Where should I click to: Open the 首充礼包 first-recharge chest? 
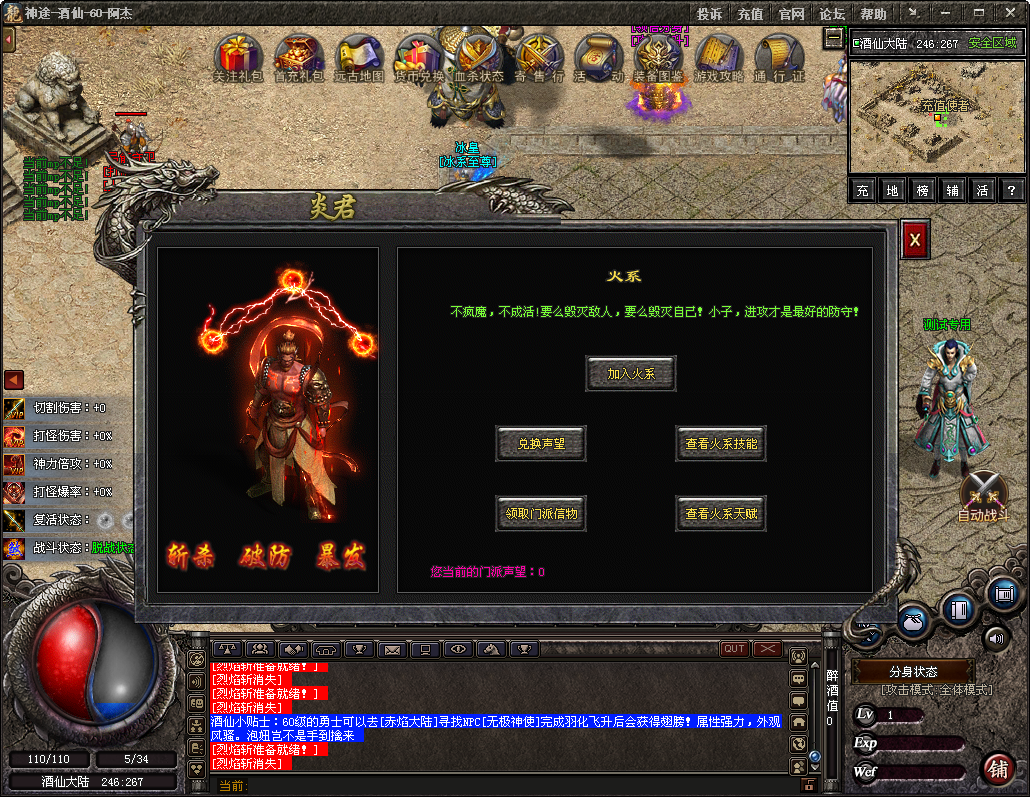pyautogui.click(x=299, y=56)
